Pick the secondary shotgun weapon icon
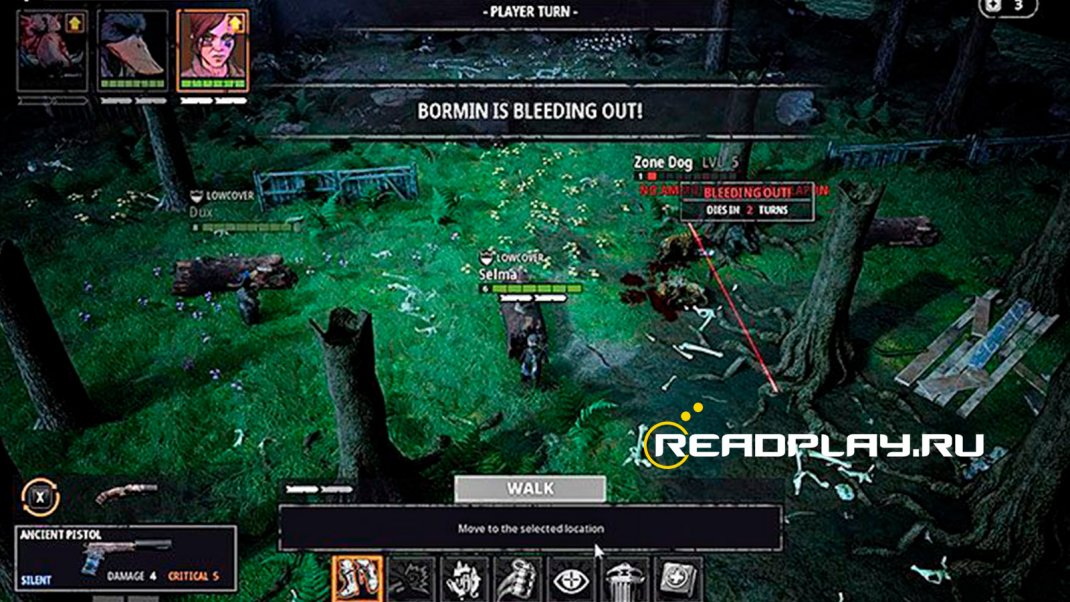The height and width of the screenshot is (602, 1070). 126,493
